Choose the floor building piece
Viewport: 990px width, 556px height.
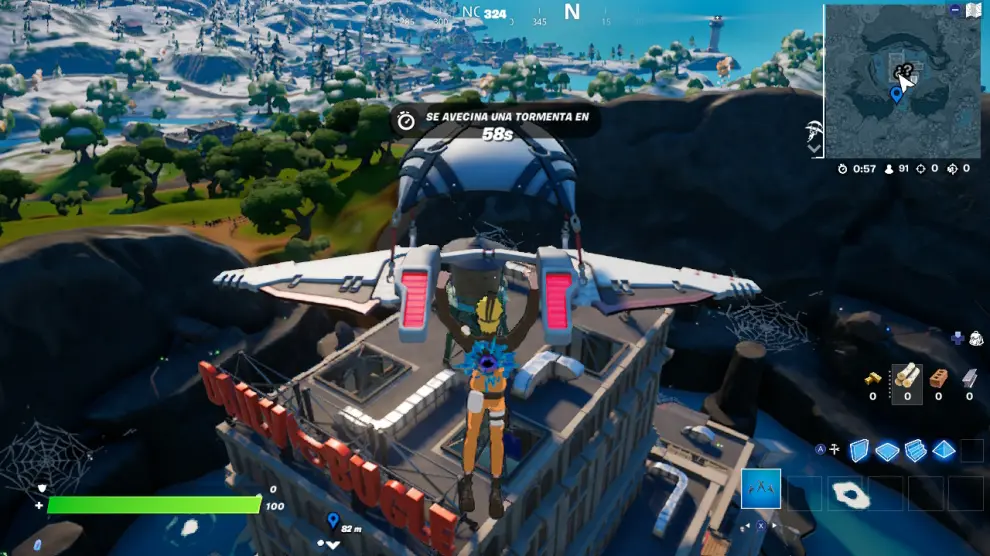tap(887, 451)
